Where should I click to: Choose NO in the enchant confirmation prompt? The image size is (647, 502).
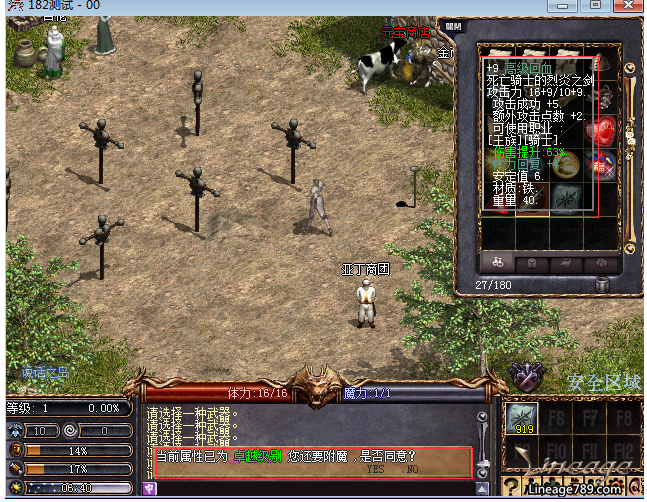412,468
